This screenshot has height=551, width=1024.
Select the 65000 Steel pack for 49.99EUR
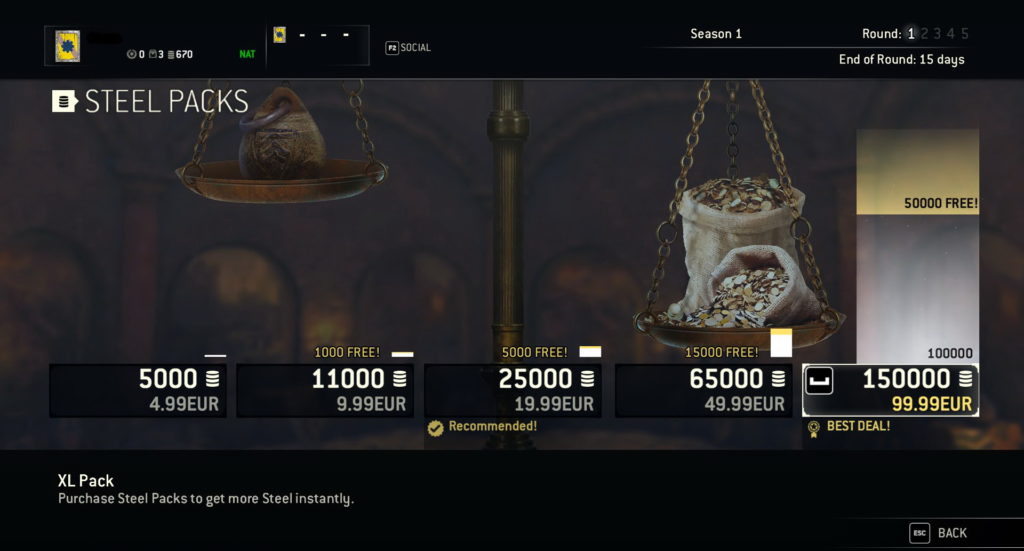[x=703, y=390]
